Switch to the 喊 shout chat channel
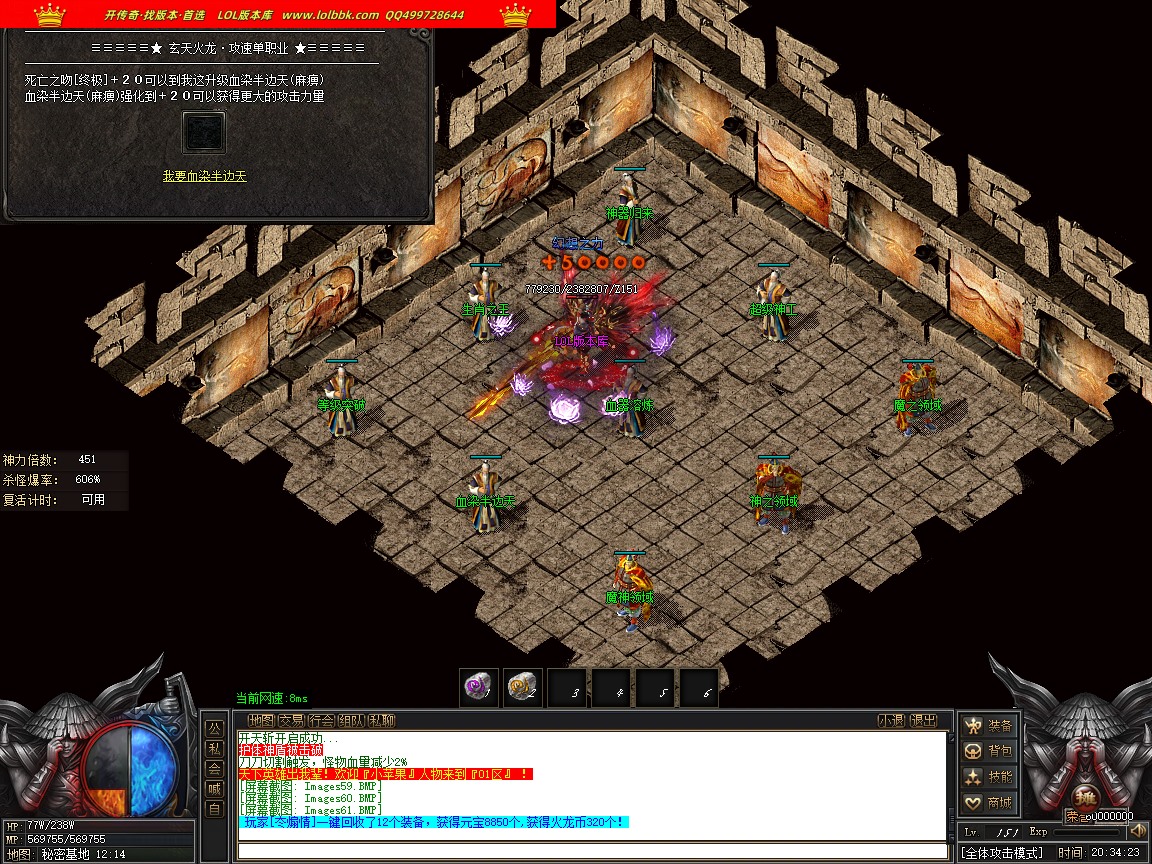Screen dimensions: 1152x864 pos(214,789)
